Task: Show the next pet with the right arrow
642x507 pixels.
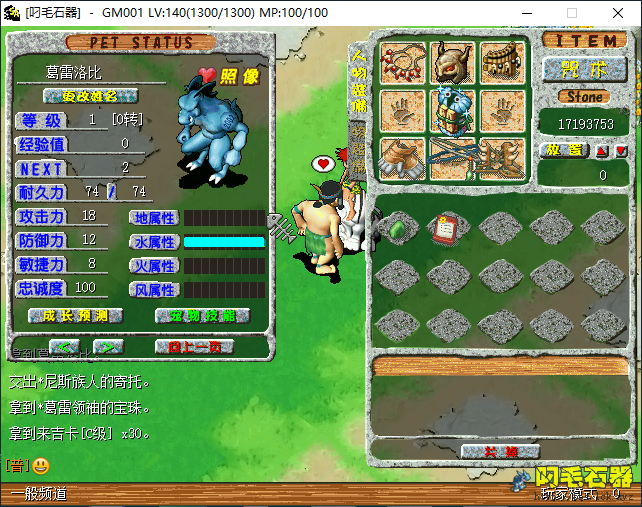Action: click(106, 346)
